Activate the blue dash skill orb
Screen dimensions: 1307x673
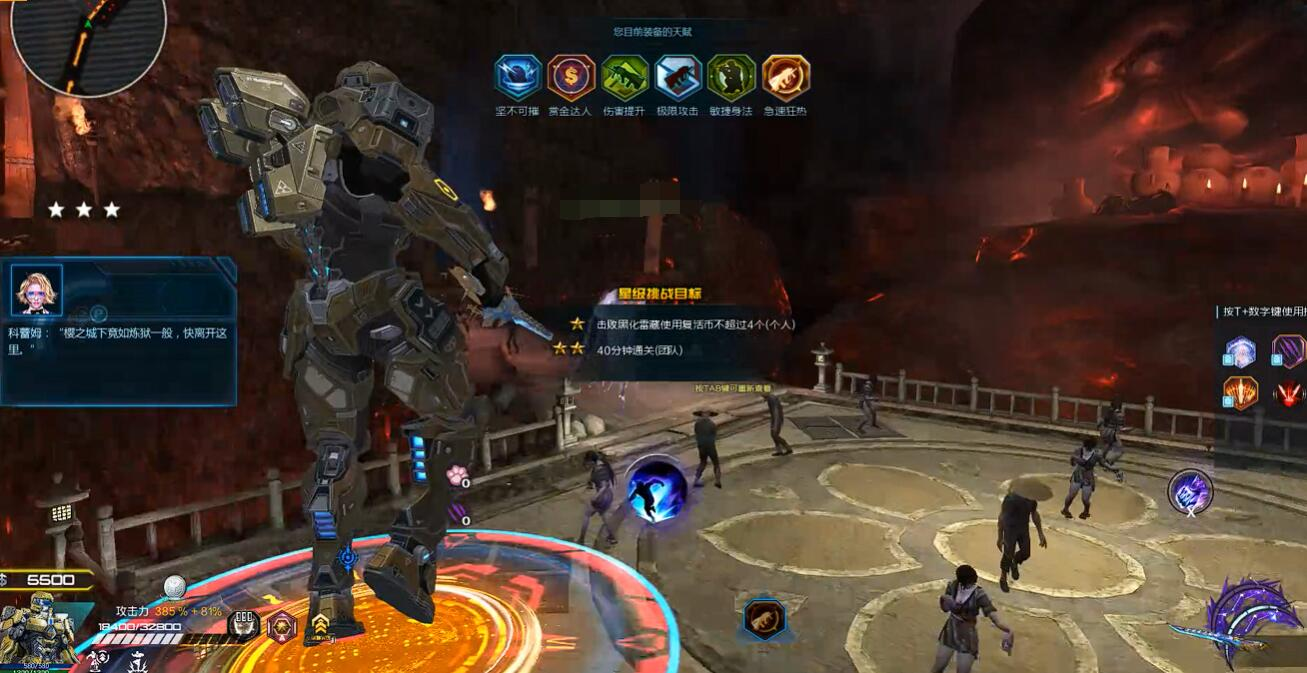pyautogui.click(x=656, y=489)
